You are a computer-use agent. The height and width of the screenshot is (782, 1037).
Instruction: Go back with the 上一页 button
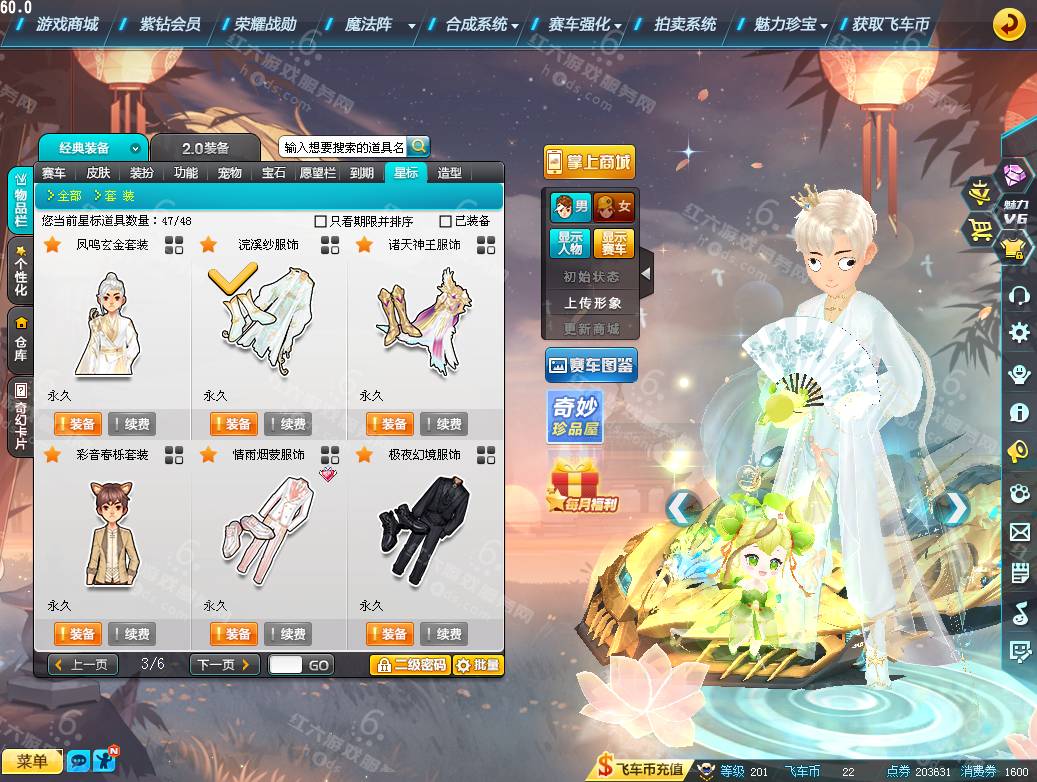(x=83, y=665)
